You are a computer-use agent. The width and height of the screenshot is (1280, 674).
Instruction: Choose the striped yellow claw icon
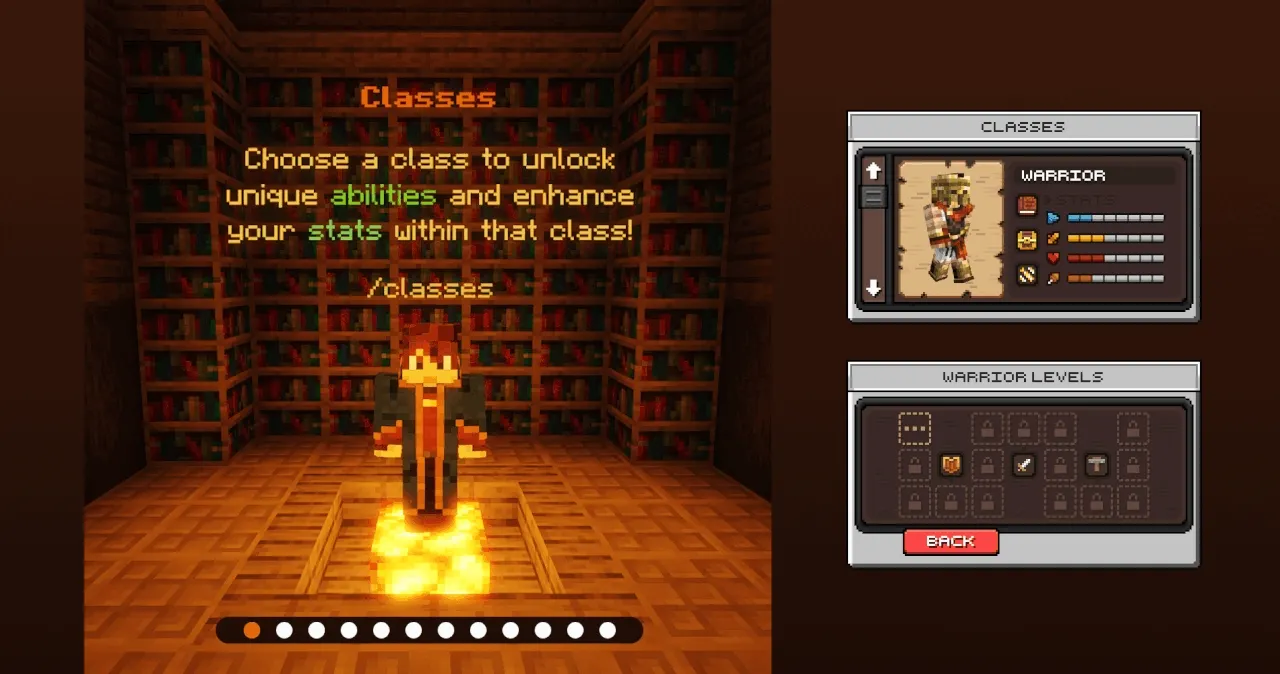[1027, 274]
